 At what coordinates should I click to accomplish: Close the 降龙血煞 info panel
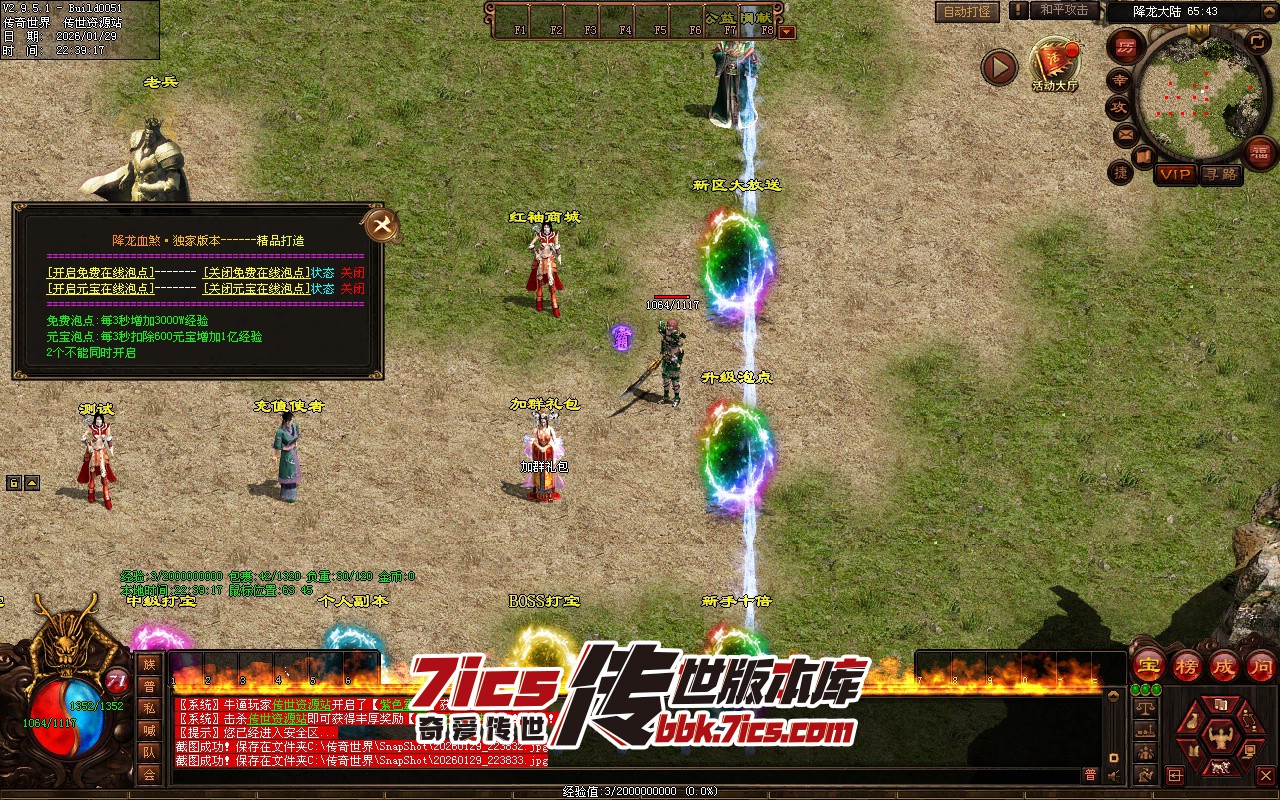pos(381,225)
